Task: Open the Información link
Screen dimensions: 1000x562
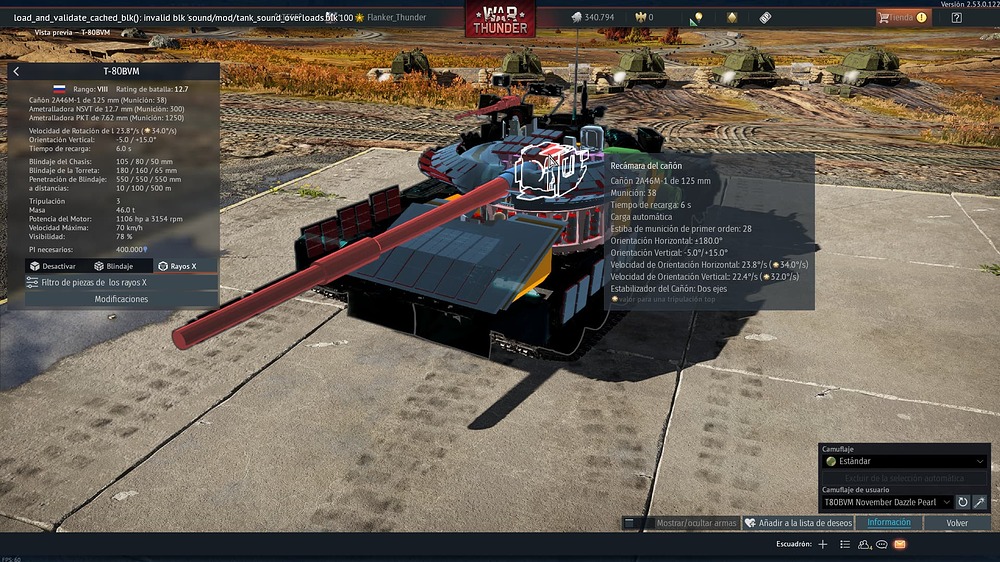Action: tap(888, 523)
